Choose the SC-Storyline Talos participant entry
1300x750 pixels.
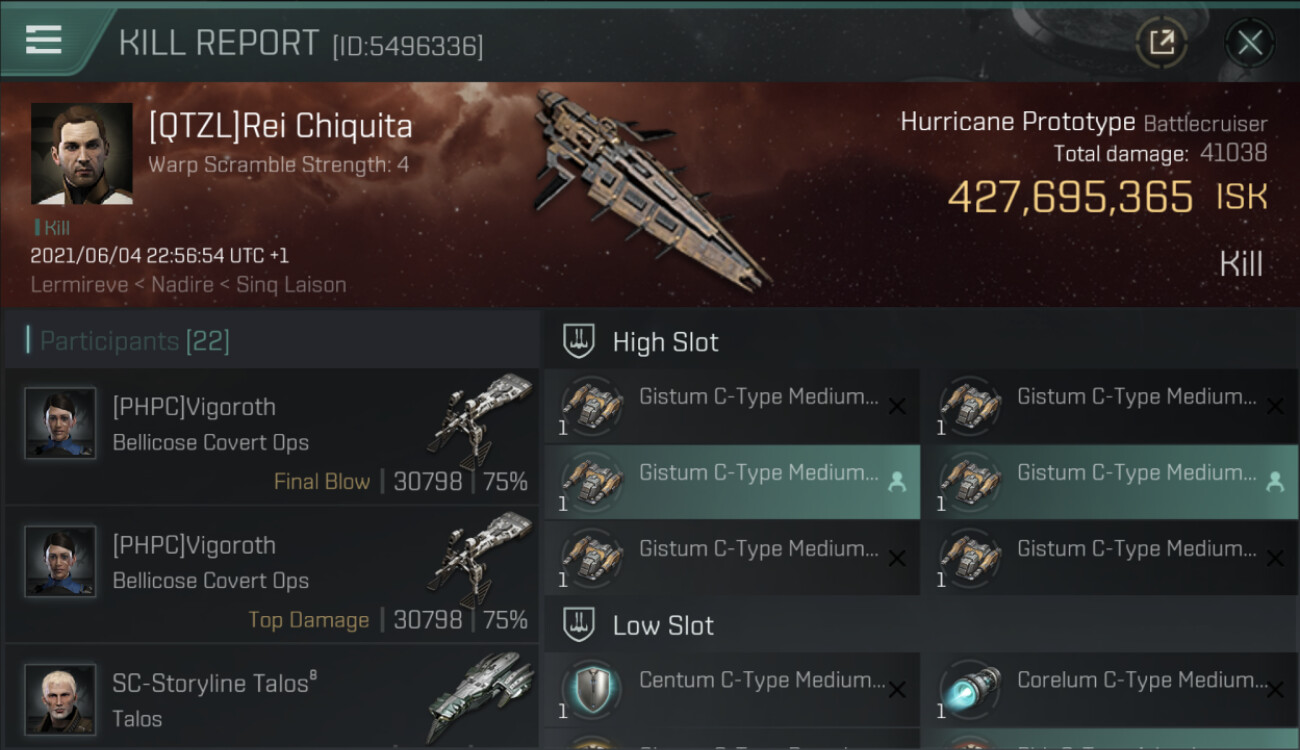pyautogui.click(x=272, y=700)
